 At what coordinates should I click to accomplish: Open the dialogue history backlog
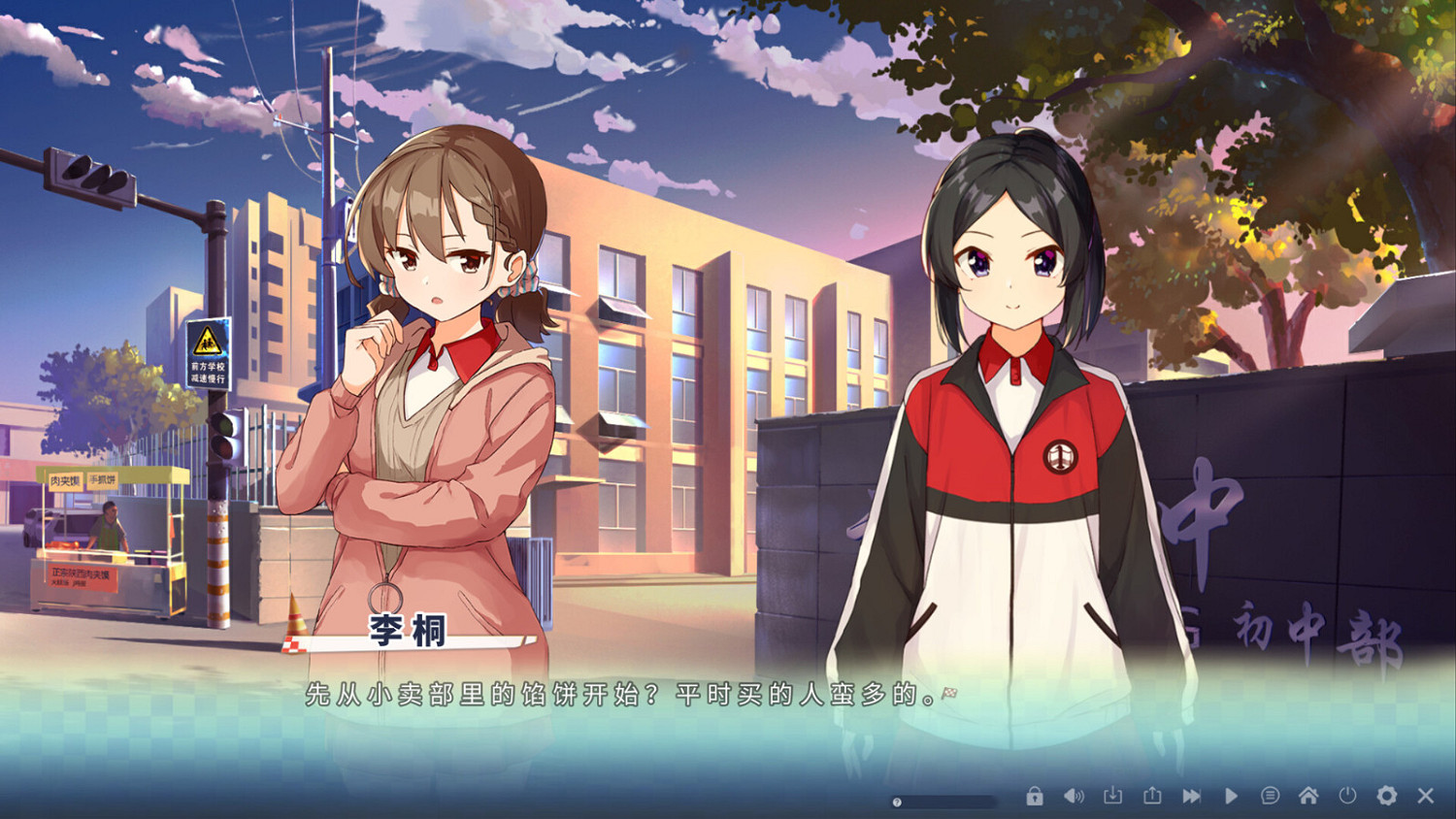tap(1271, 794)
